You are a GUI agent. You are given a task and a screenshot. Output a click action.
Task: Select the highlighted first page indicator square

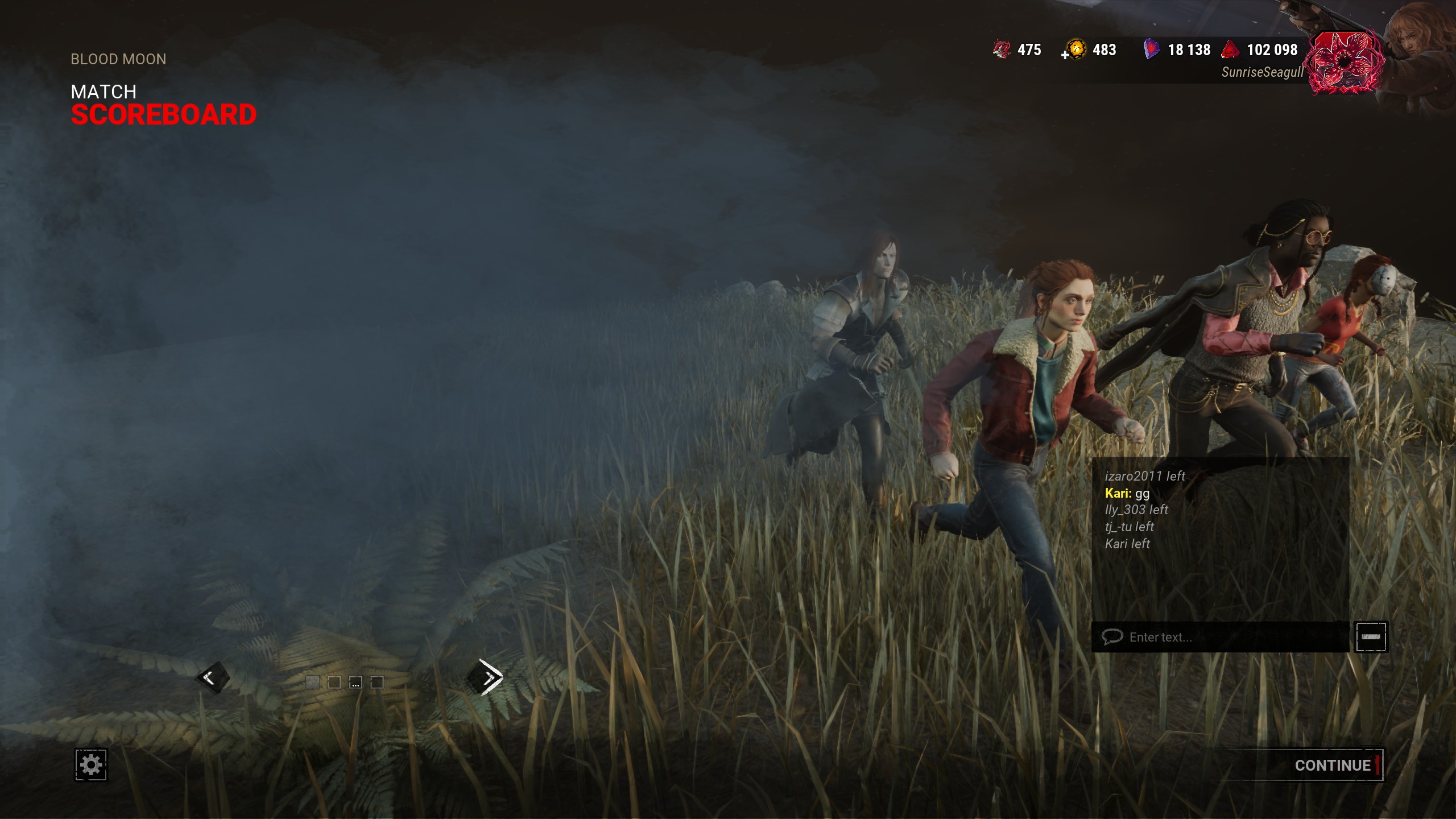tap(312, 682)
